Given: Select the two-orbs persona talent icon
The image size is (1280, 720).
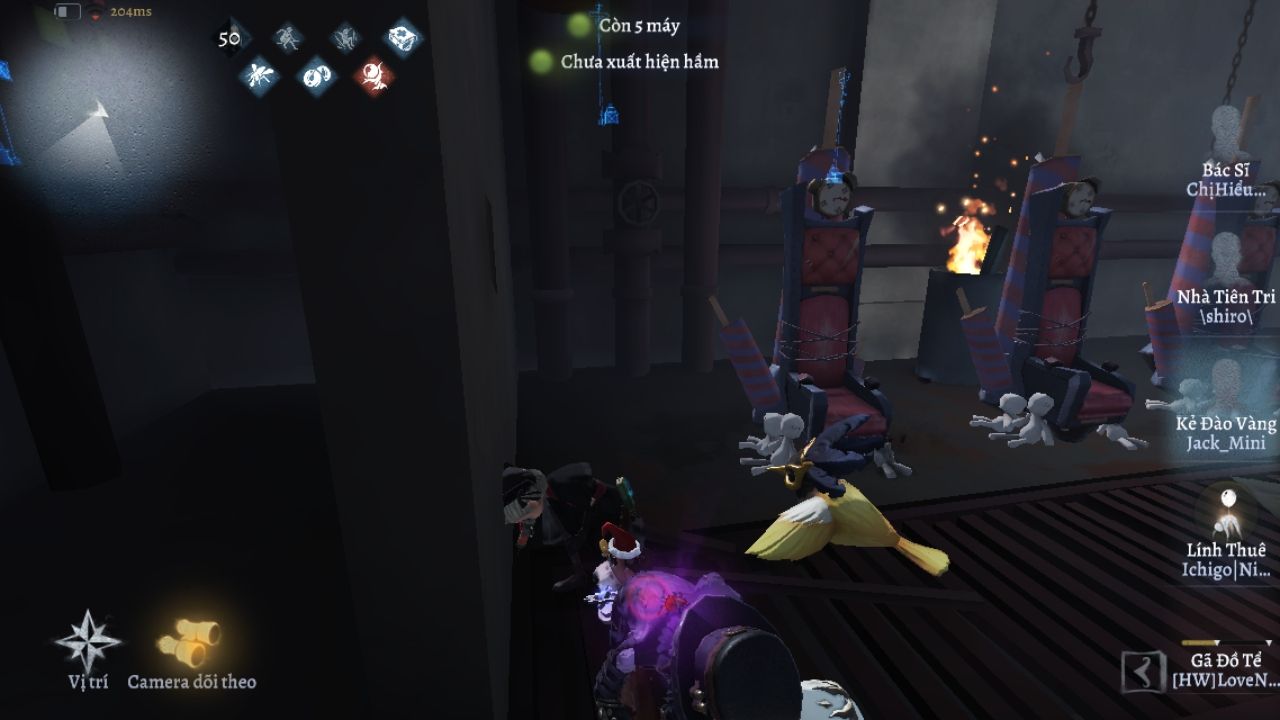Looking at the screenshot, I should pos(317,75).
